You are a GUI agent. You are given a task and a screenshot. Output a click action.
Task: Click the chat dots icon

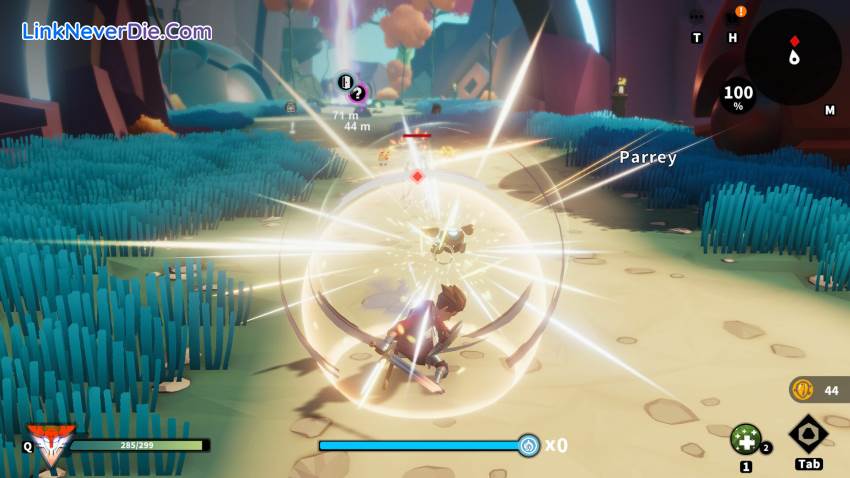pyautogui.click(x=697, y=16)
